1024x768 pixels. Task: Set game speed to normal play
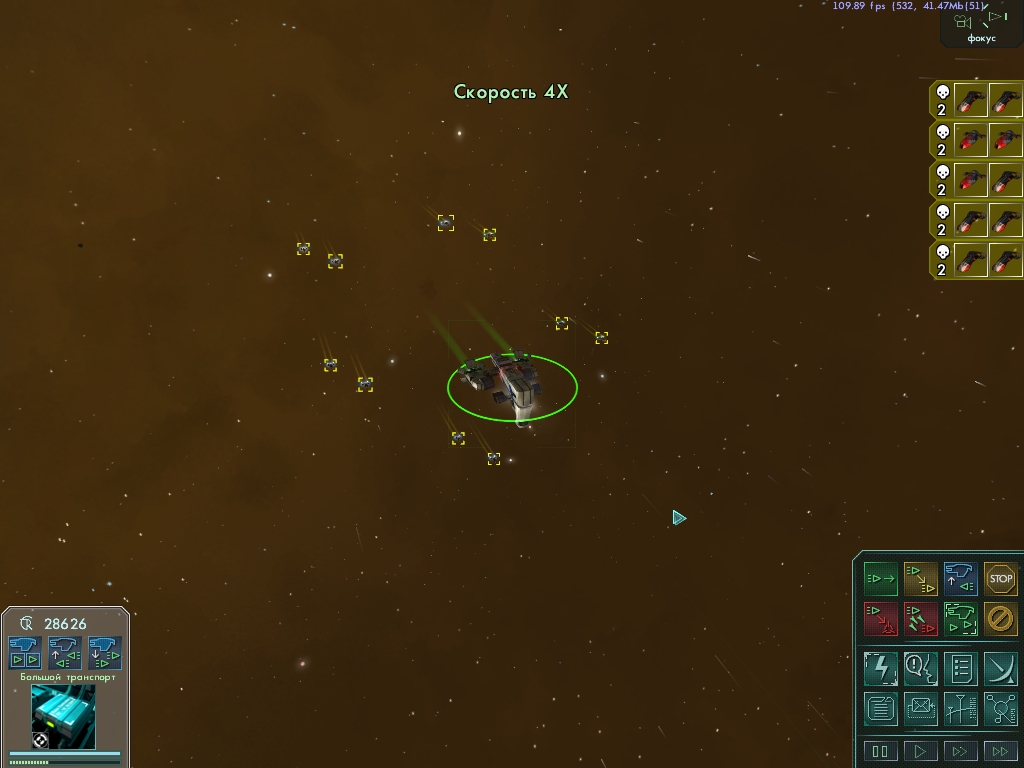pos(920,751)
